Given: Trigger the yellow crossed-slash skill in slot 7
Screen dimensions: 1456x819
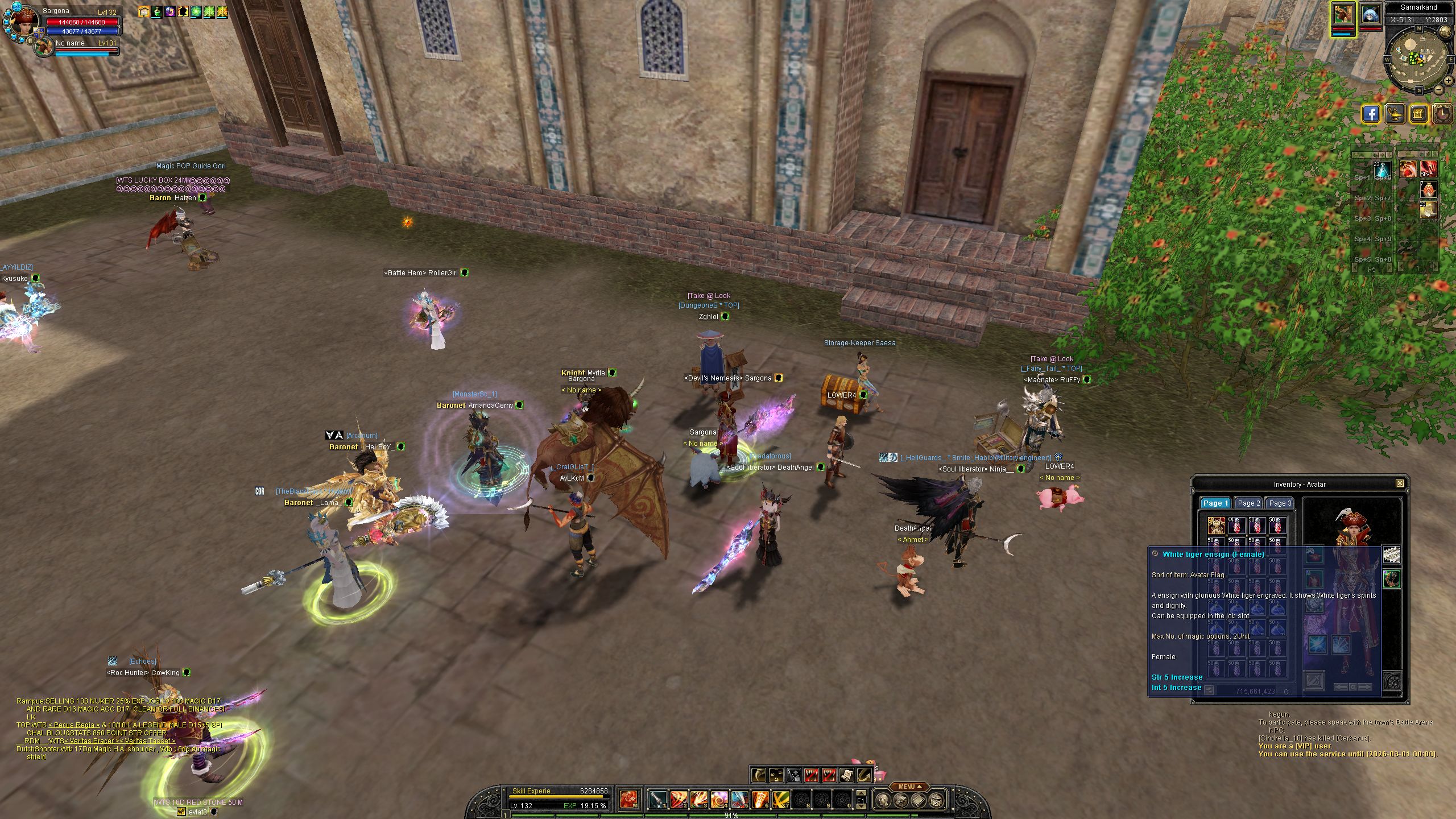Looking at the screenshot, I should tap(780, 800).
